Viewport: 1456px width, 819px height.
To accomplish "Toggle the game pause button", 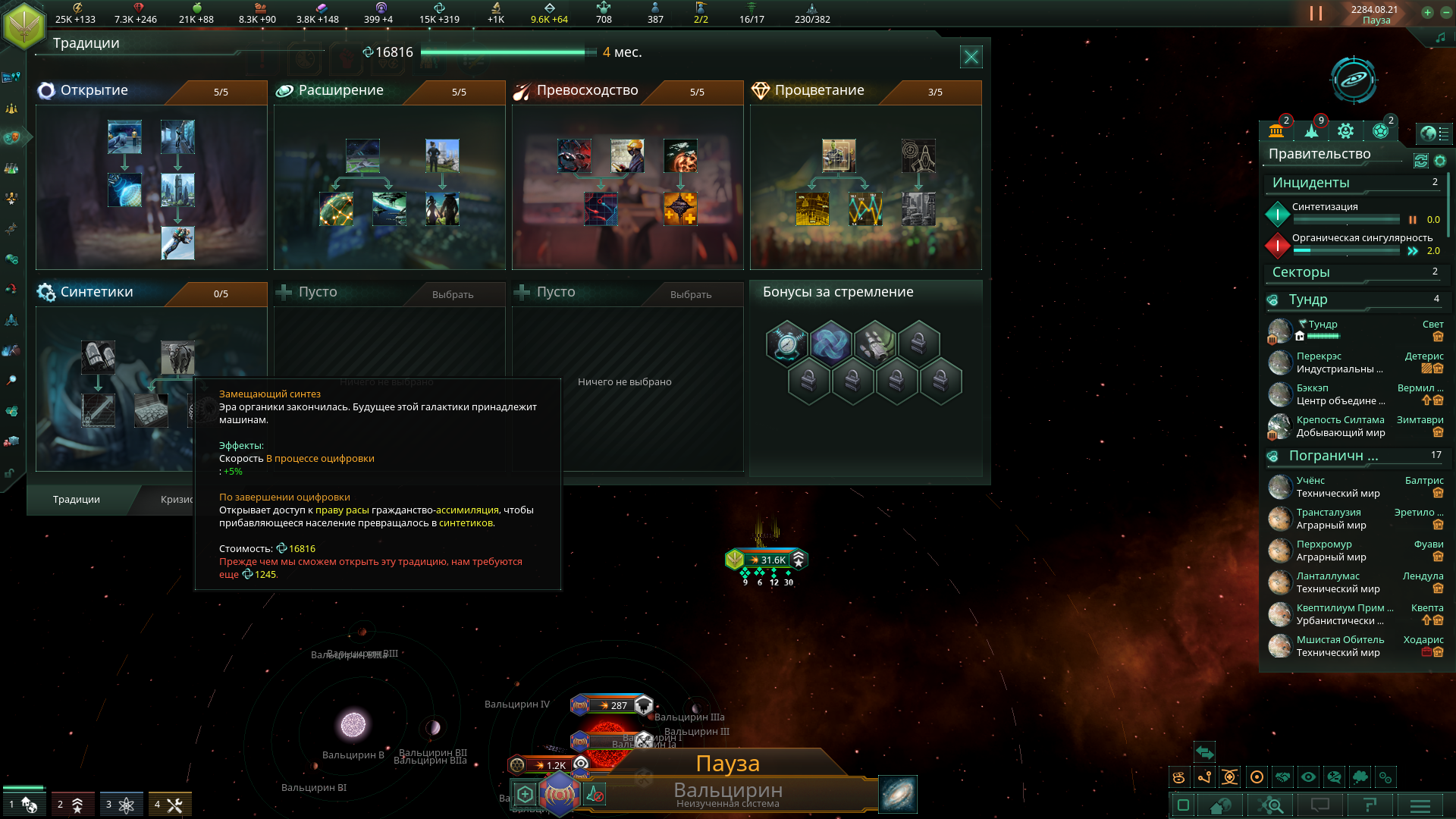I will [x=1316, y=14].
